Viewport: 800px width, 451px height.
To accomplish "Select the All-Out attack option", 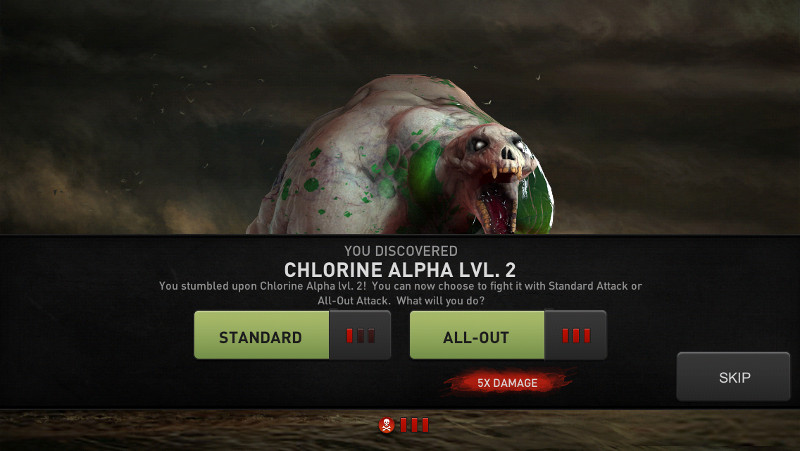I will click(477, 336).
